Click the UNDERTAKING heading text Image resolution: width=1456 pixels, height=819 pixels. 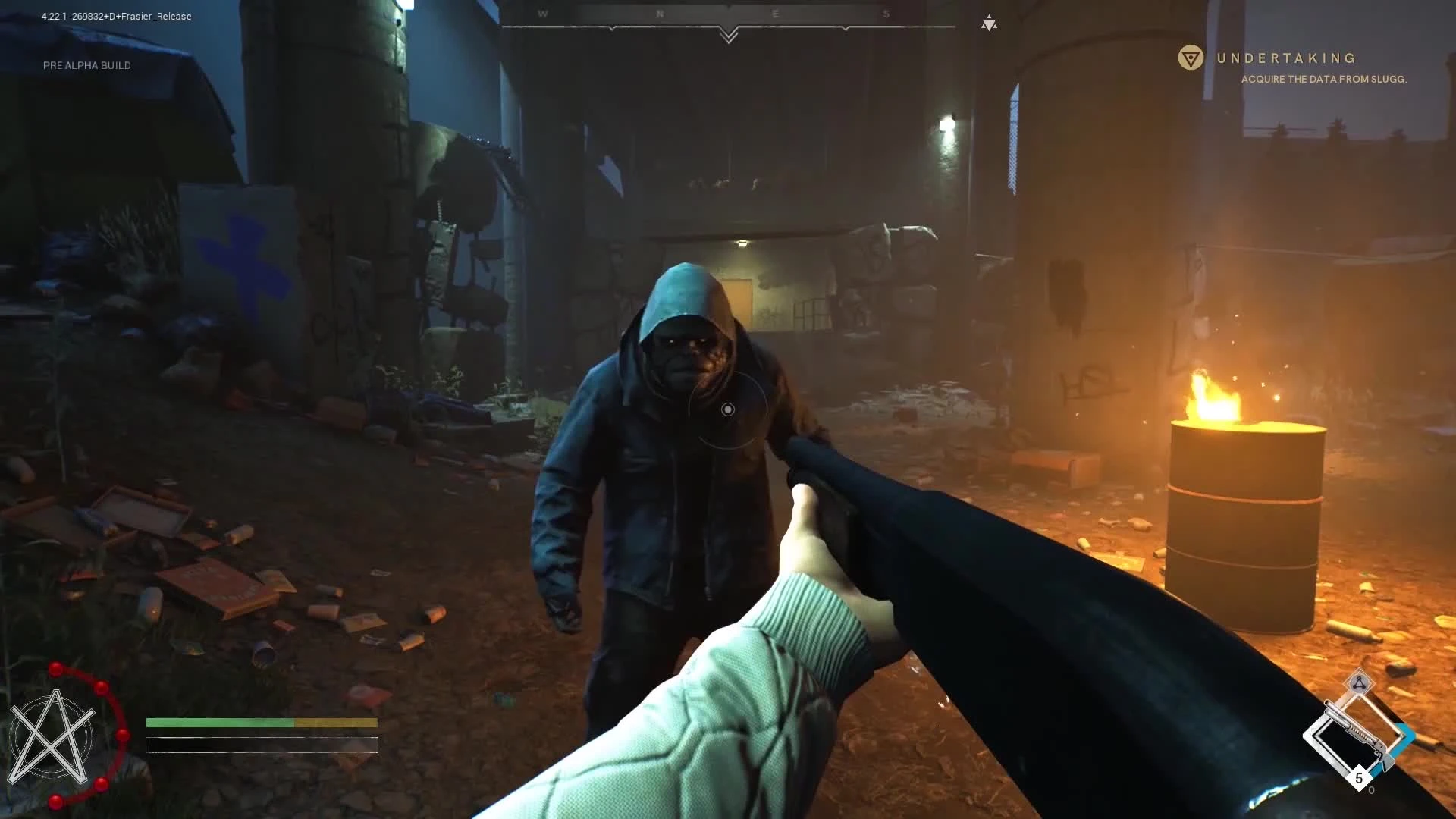(1286, 57)
